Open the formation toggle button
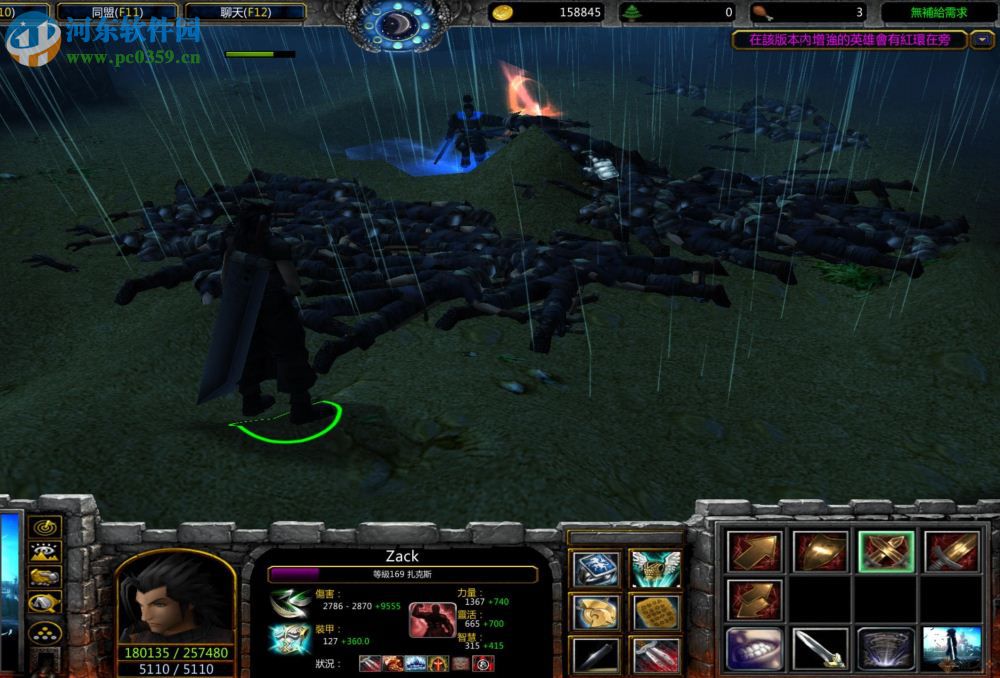The height and width of the screenshot is (678, 1000). (46, 632)
